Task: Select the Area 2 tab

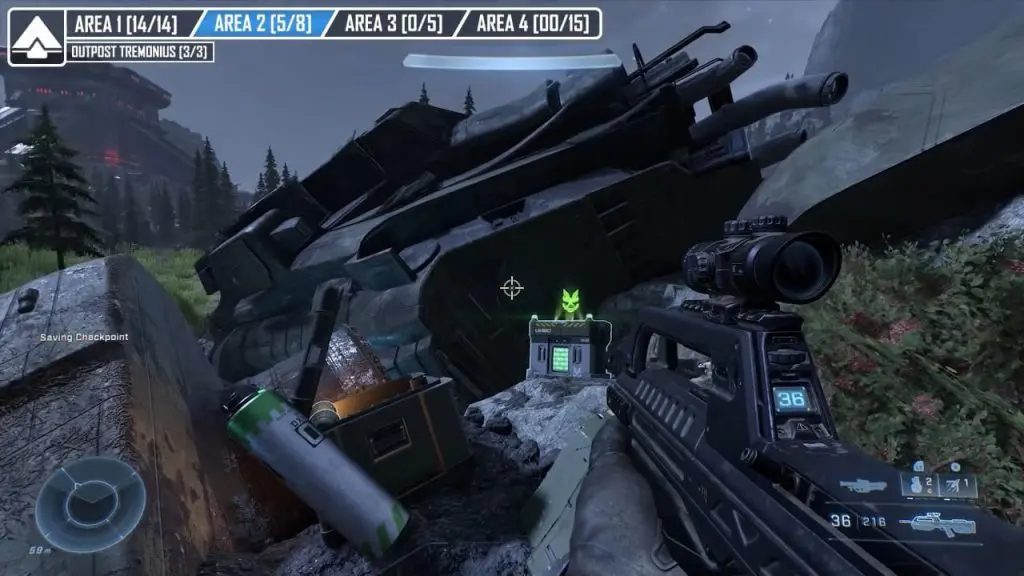Action: pos(260,23)
